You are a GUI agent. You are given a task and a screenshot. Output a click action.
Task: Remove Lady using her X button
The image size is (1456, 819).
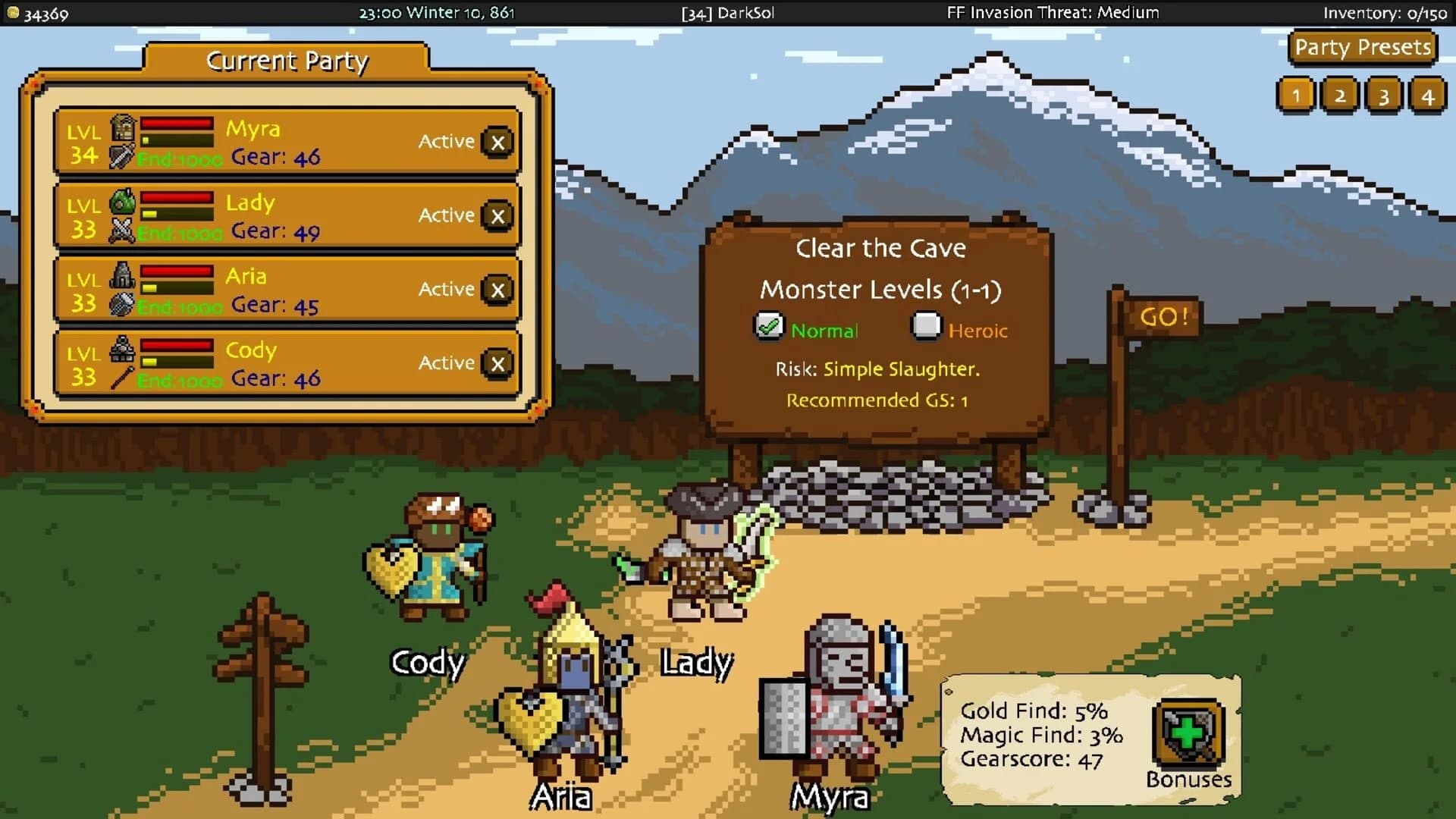click(x=497, y=215)
